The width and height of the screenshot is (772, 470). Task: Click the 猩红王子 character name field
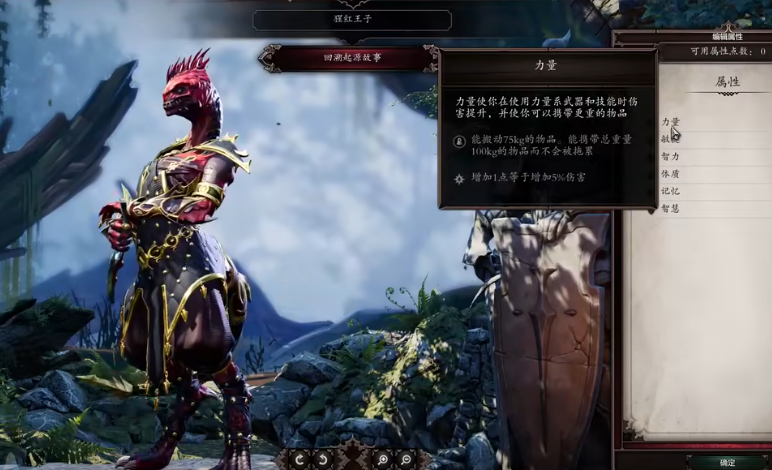coord(352,19)
